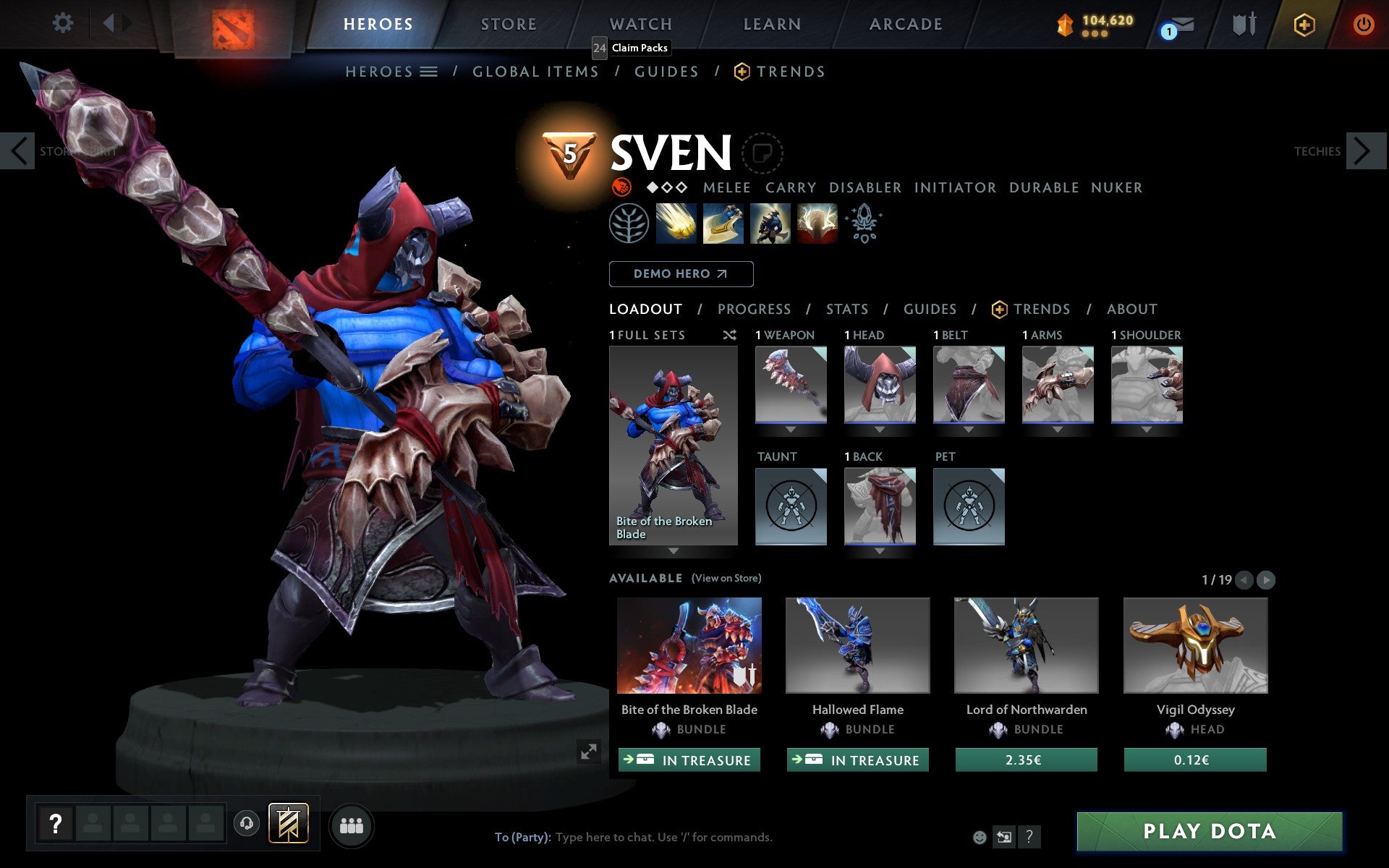Select Sven's God's Strength ability icon

[x=817, y=224]
